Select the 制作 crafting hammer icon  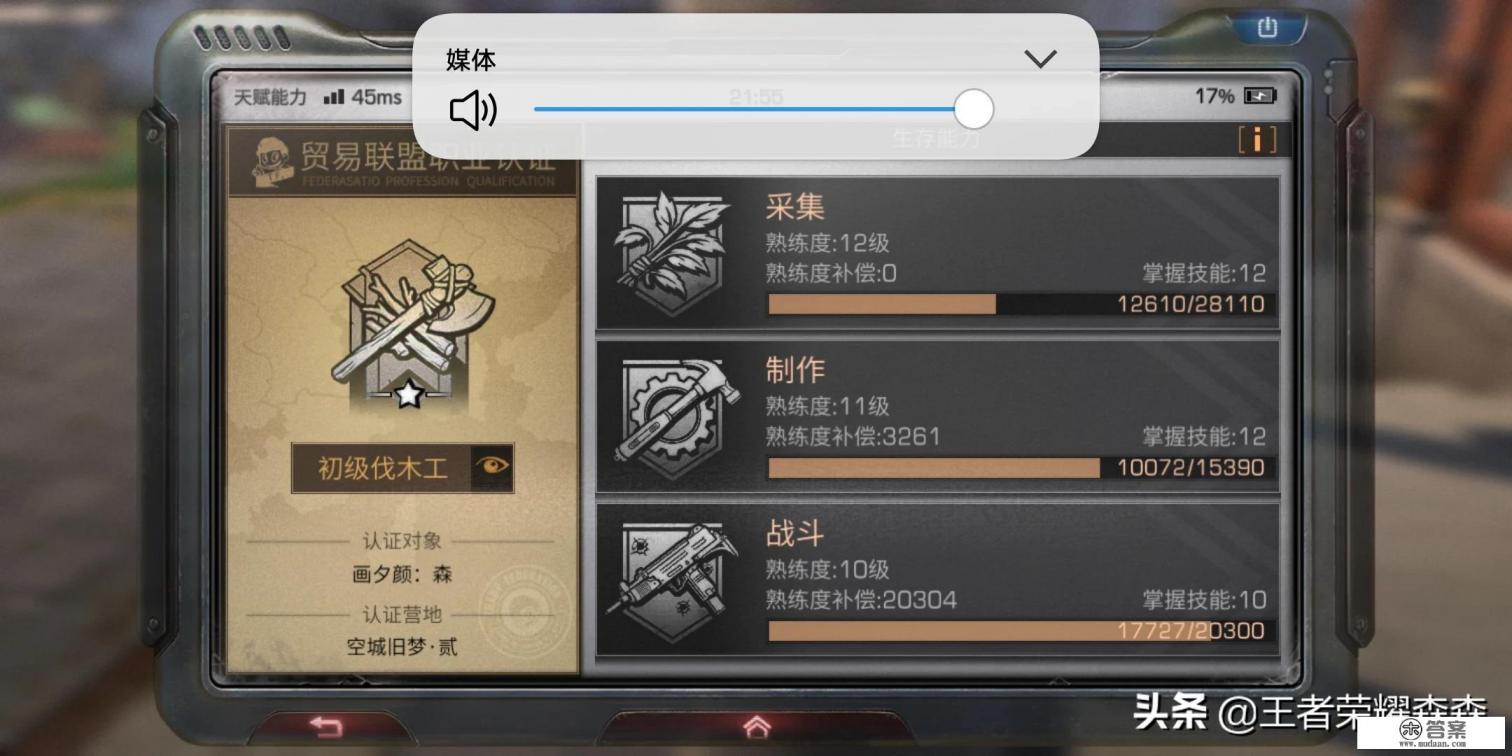click(670, 412)
